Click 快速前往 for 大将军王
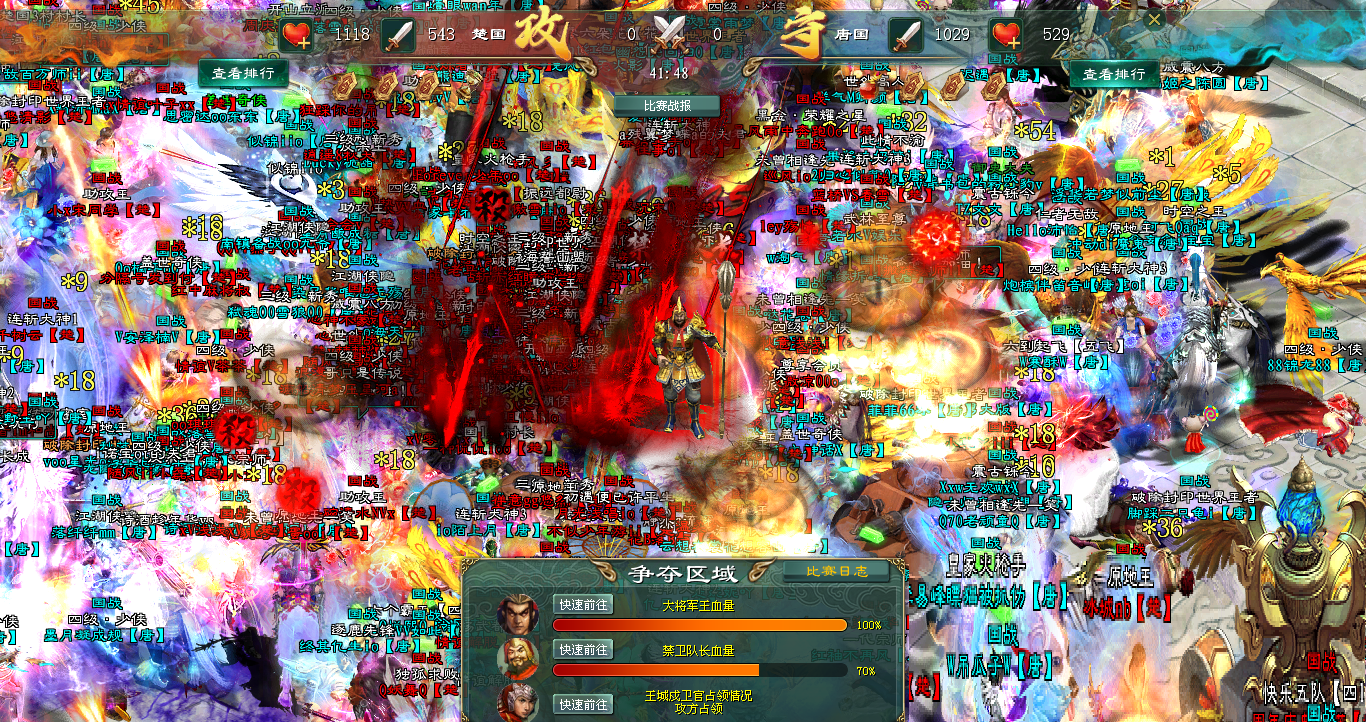This screenshot has height=722, width=1366. (x=582, y=604)
